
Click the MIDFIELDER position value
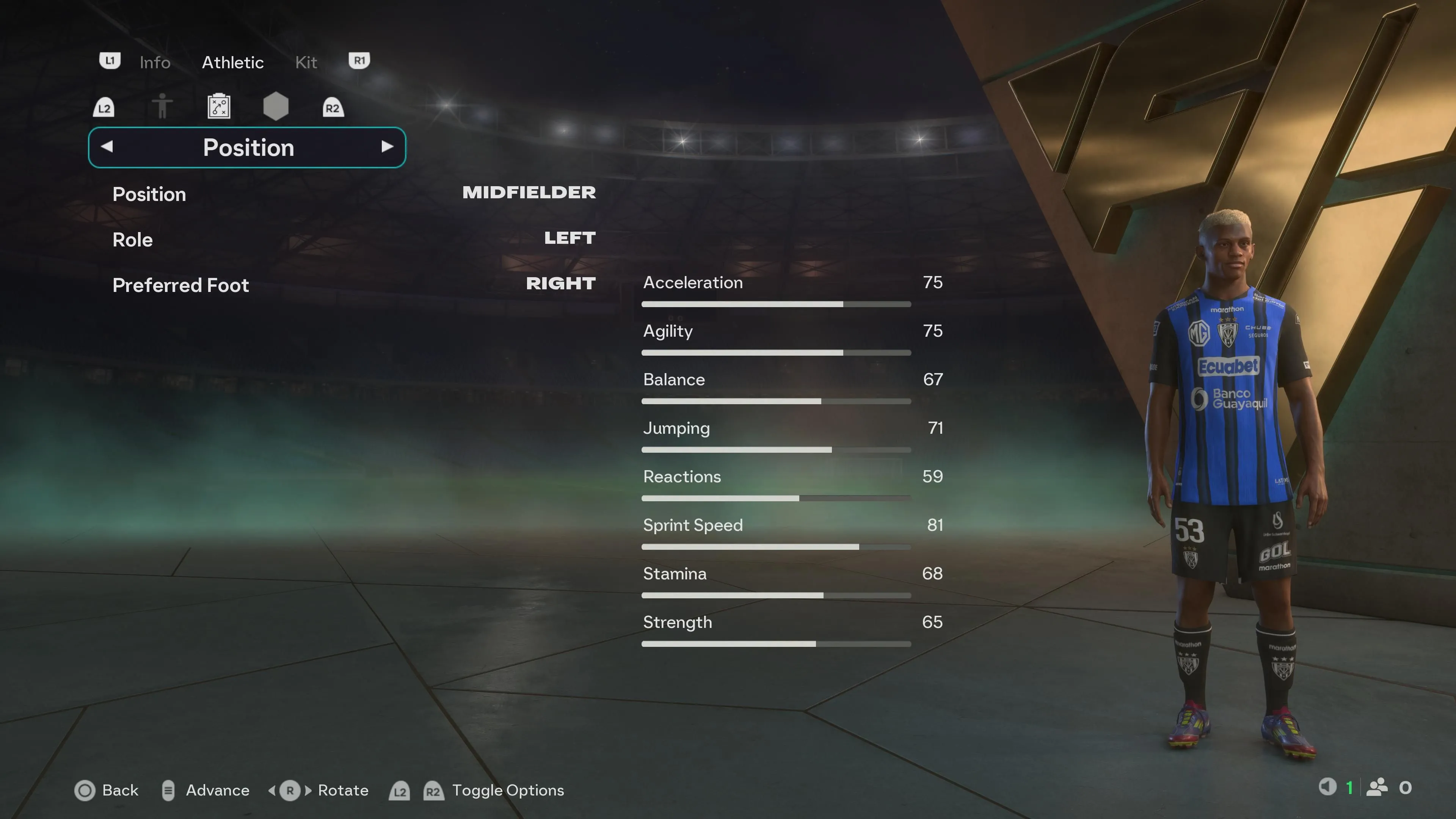click(x=529, y=193)
